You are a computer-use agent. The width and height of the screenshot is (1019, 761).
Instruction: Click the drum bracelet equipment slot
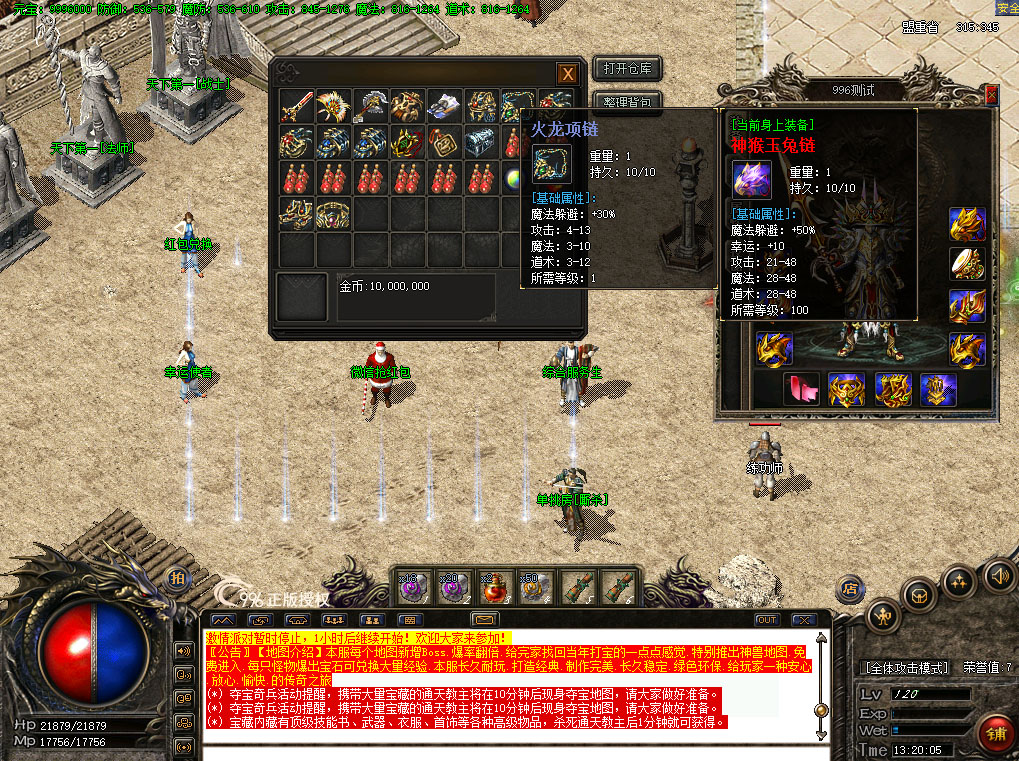pos(966,263)
